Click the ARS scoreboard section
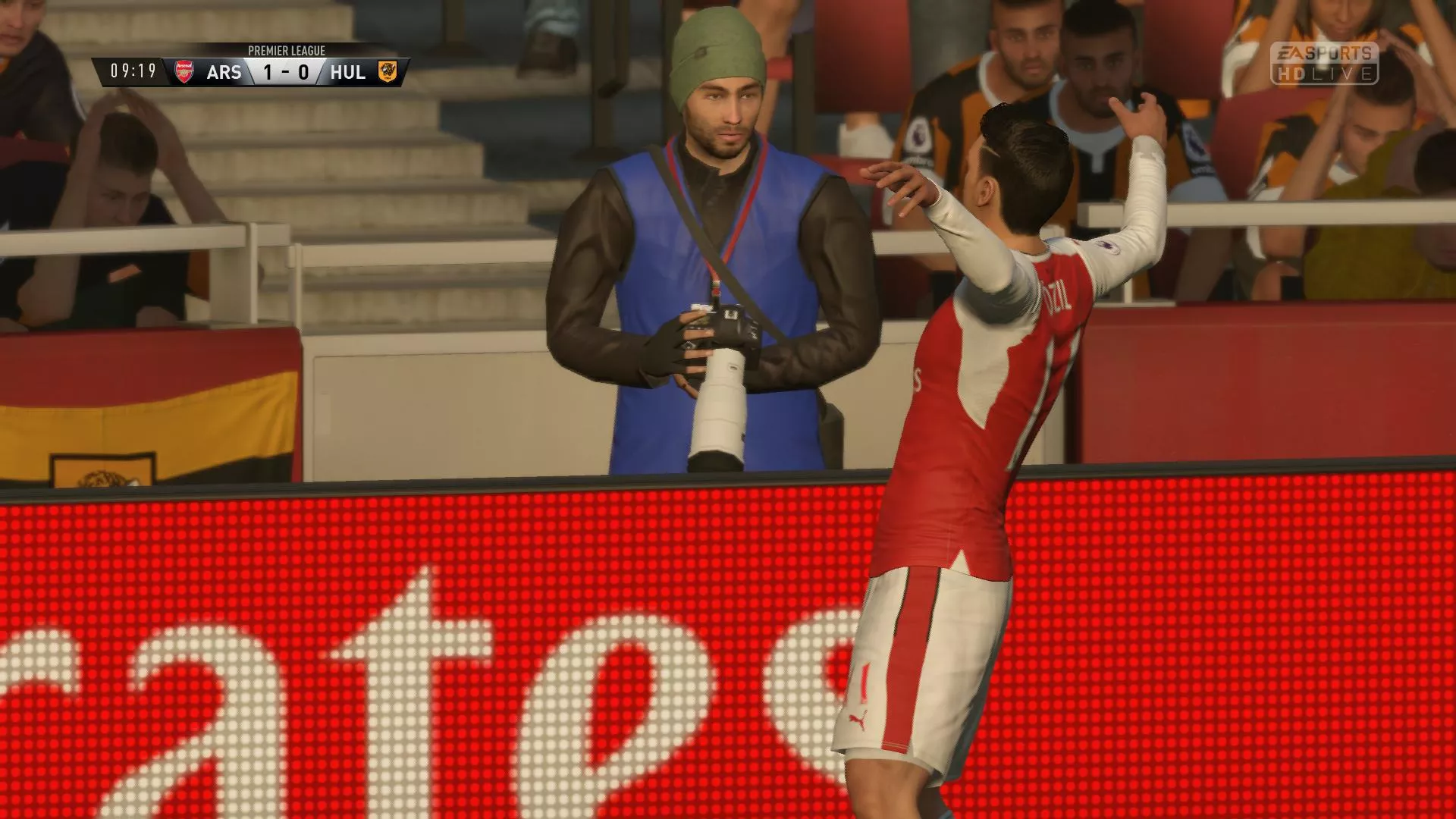This screenshot has height=819, width=1456. click(224, 72)
